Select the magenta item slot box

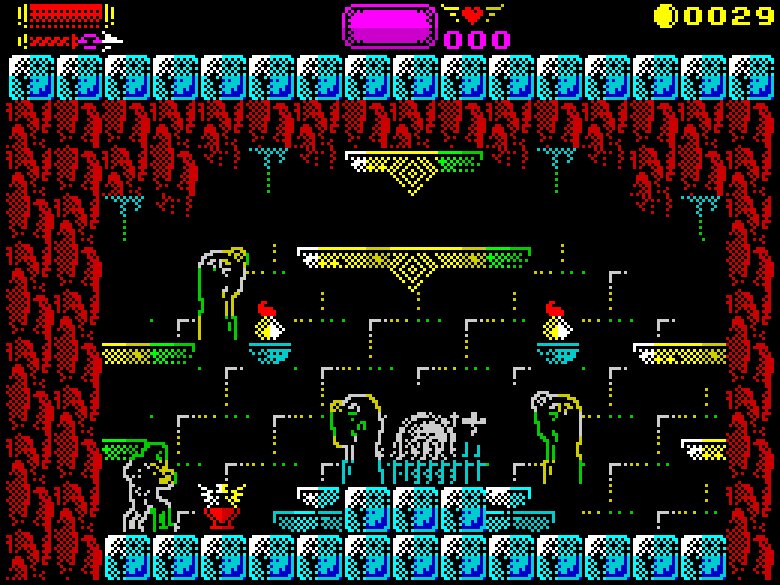(x=390, y=26)
